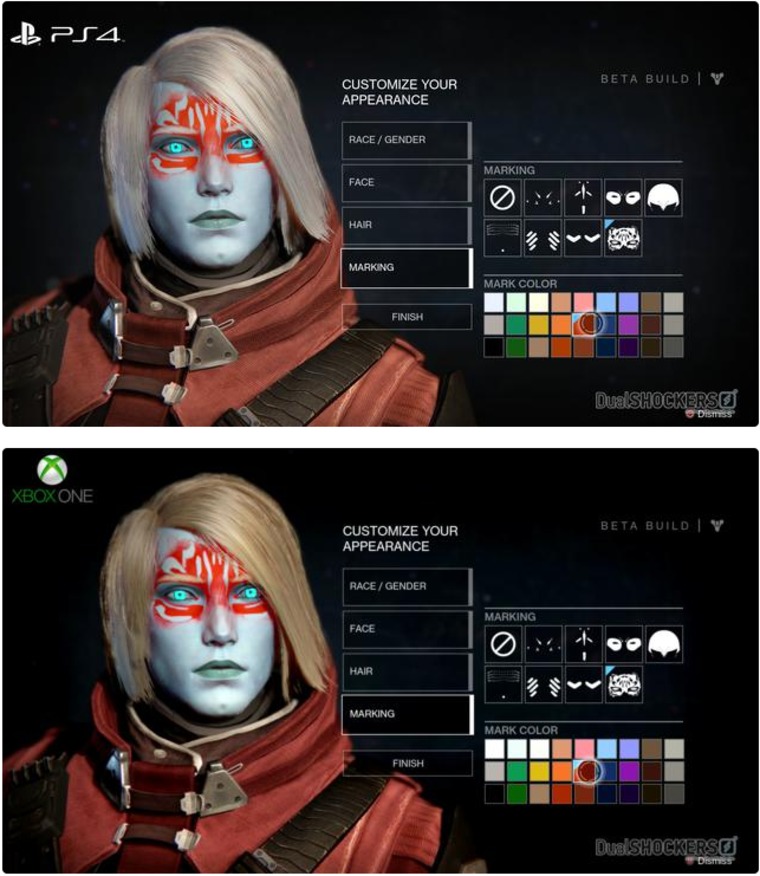Choose the bright orange color in Xbox One screenshot

tap(560, 770)
